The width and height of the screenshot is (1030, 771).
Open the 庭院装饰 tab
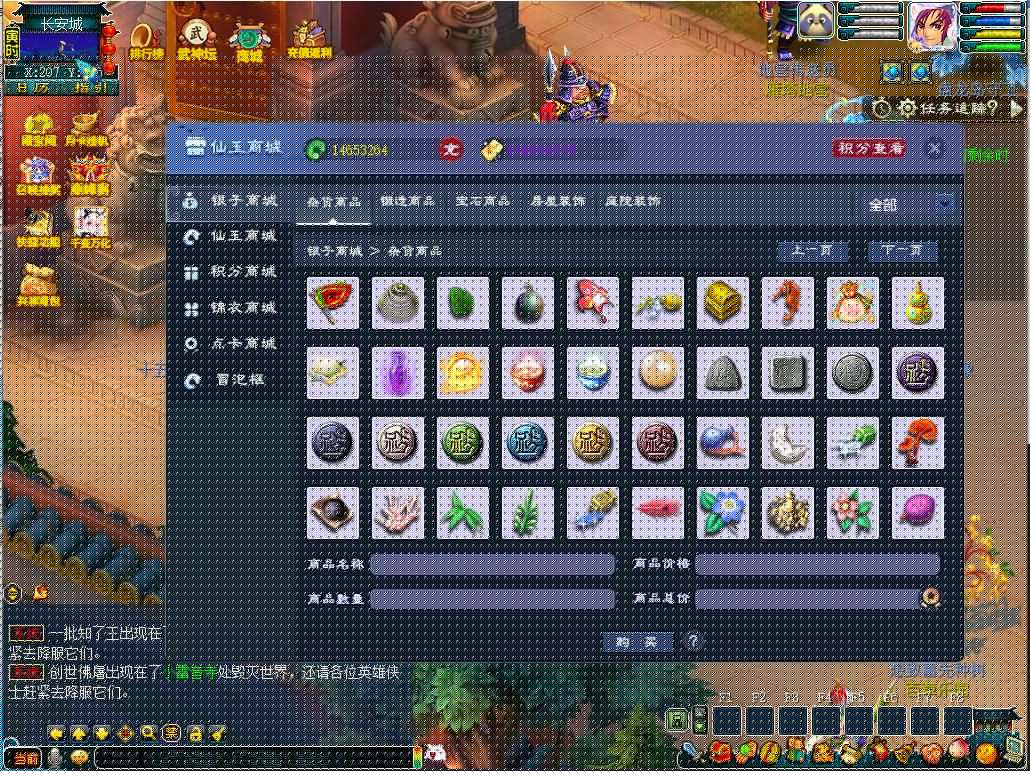click(633, 201)
